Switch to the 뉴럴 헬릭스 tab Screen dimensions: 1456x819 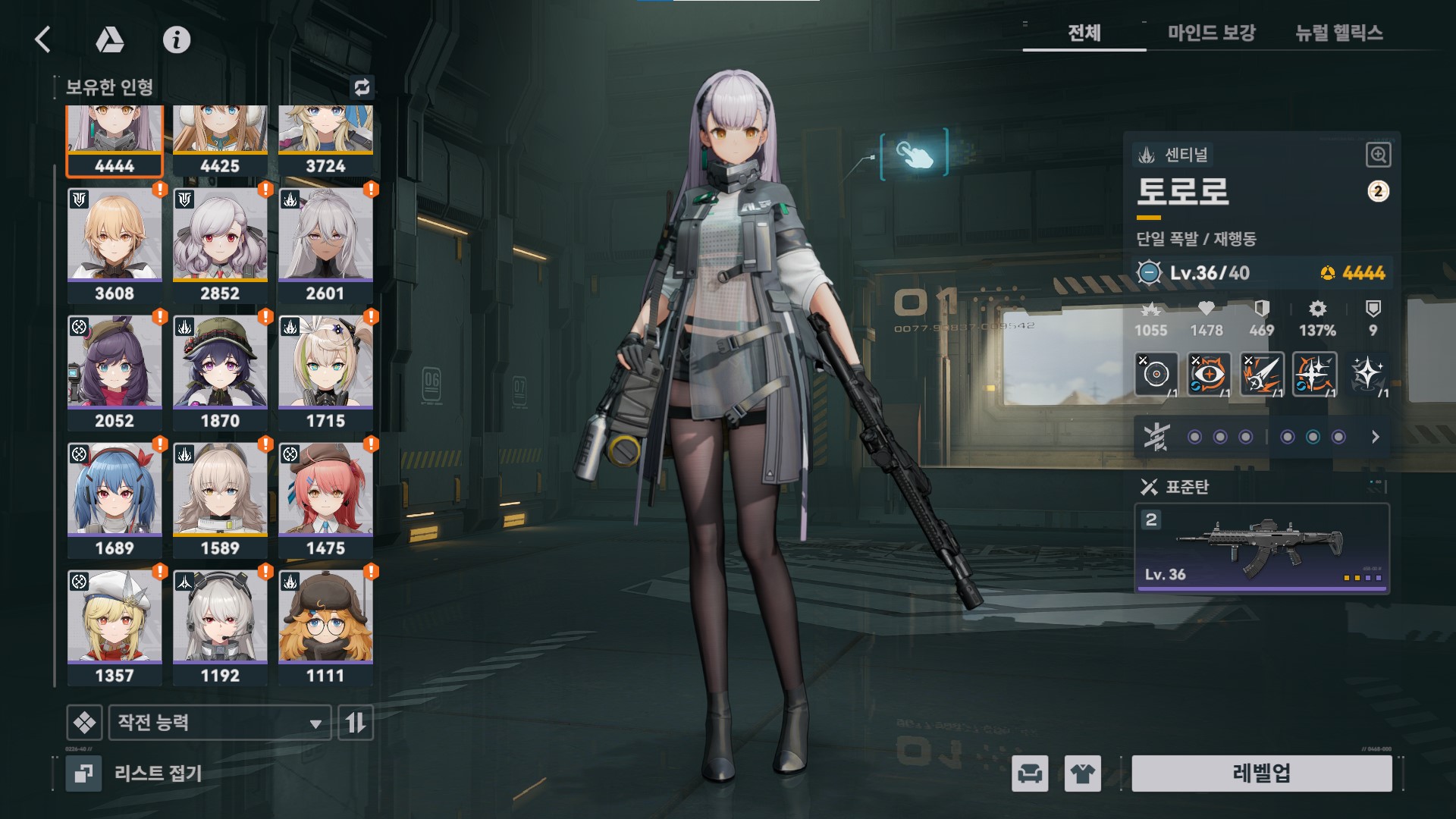(1339, 33)
